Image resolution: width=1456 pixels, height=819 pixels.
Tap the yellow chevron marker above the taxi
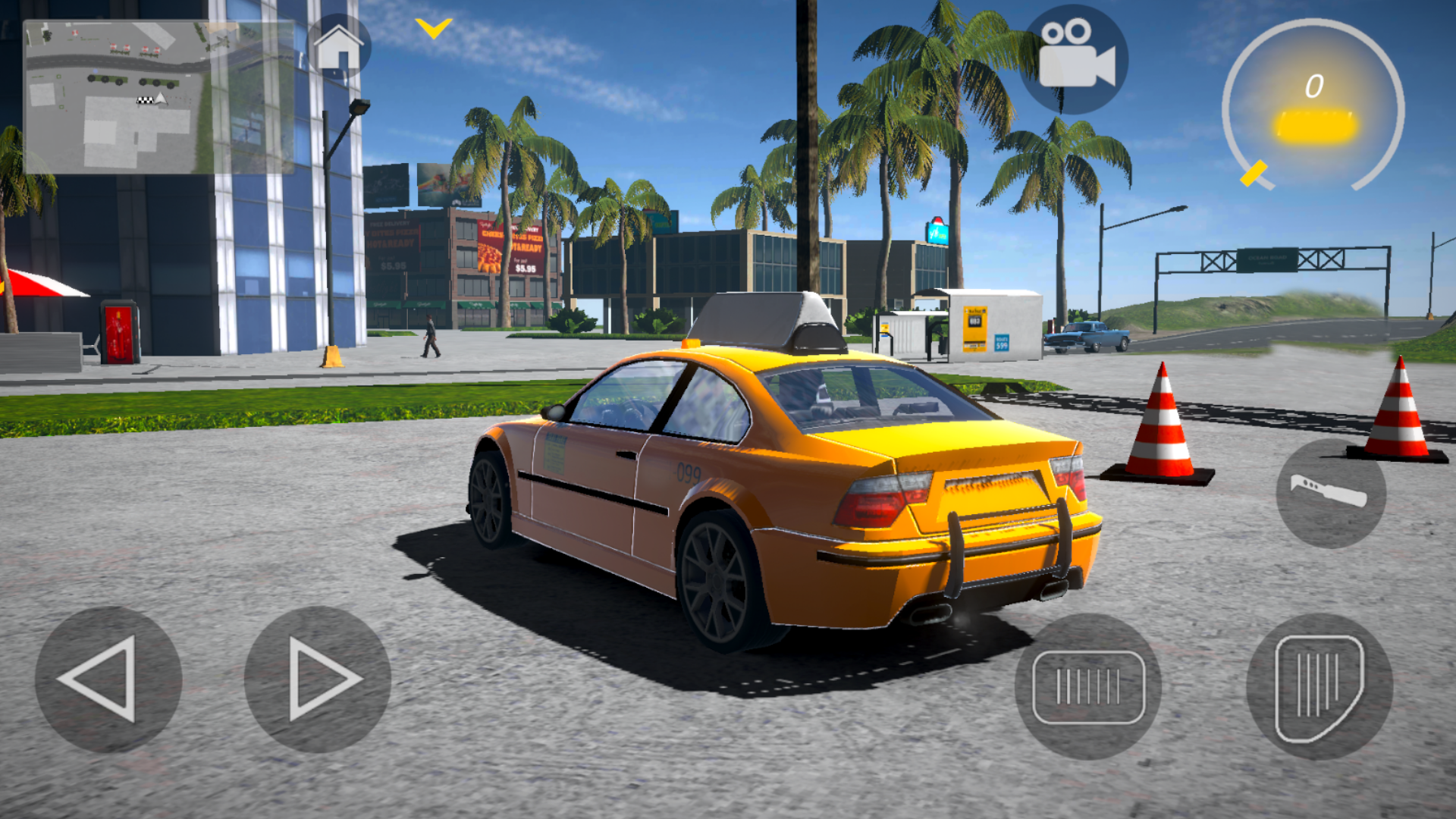[432, 28]
